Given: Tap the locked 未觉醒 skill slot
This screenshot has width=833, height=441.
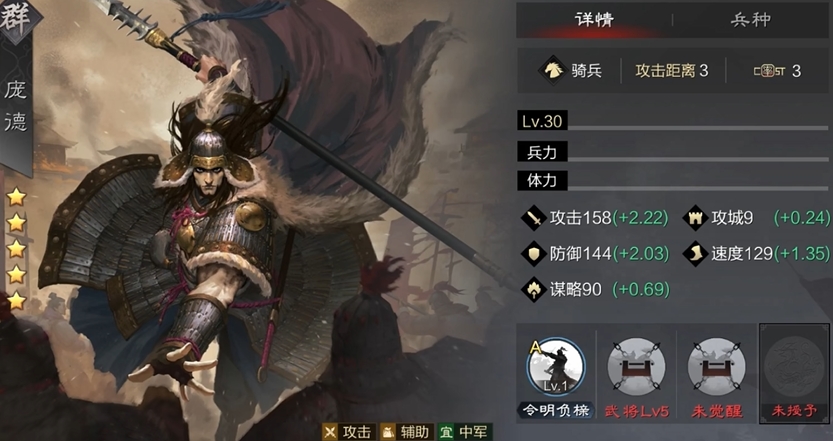Looking at the screenshot, I should [x=716, y=366].
